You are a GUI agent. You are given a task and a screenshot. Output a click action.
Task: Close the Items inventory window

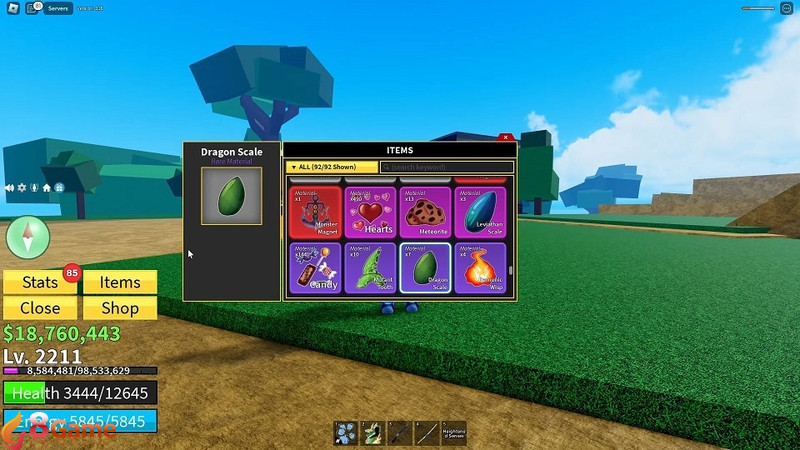506,137
